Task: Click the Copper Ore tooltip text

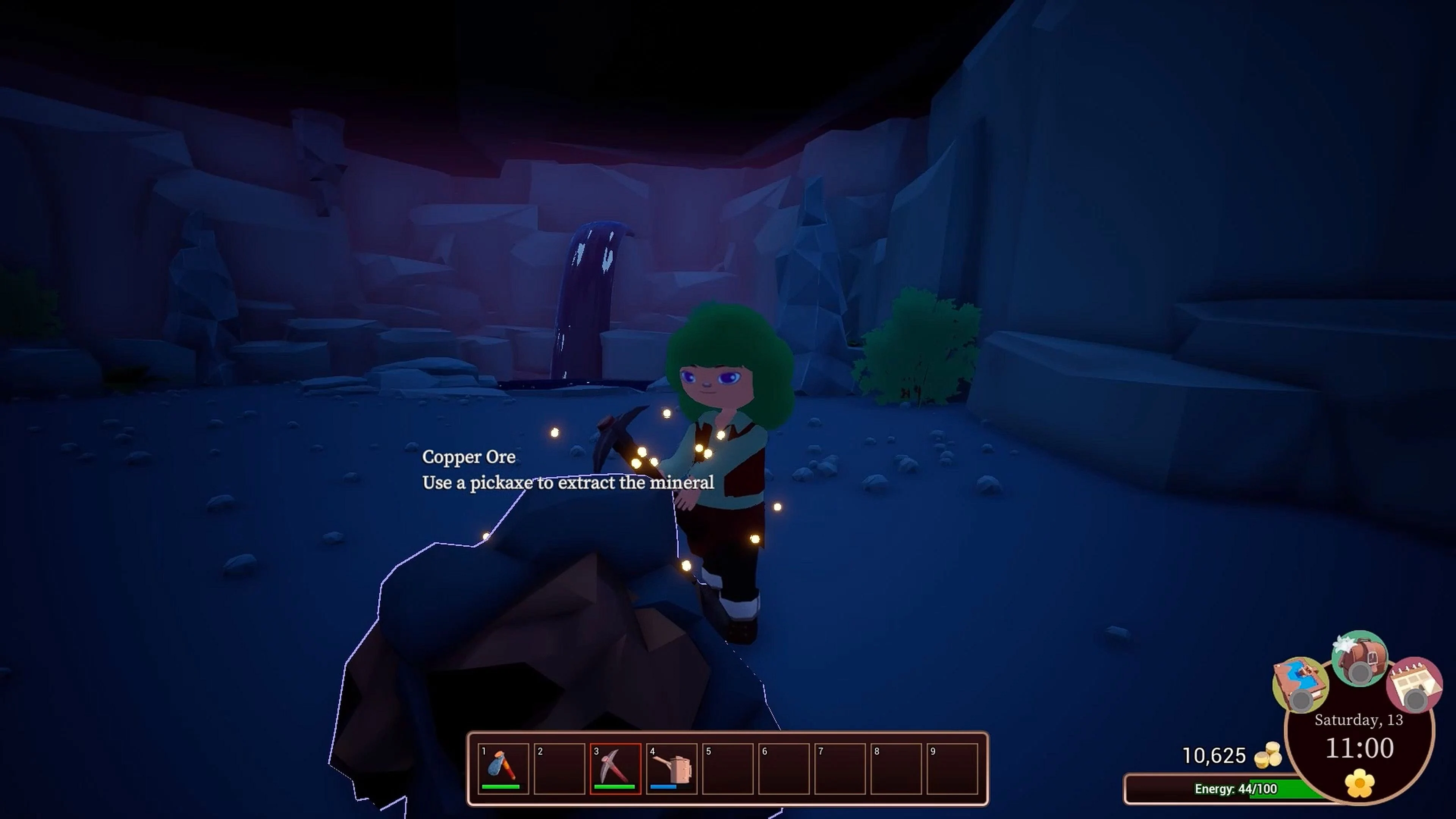Action: (469, 458)
